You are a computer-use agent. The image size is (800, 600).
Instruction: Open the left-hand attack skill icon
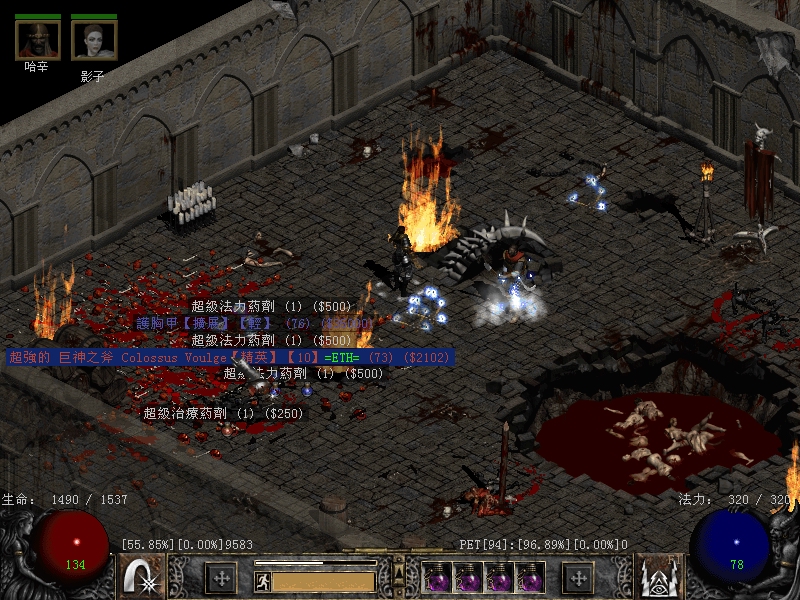pyautogui.click(x=141, y=577)
